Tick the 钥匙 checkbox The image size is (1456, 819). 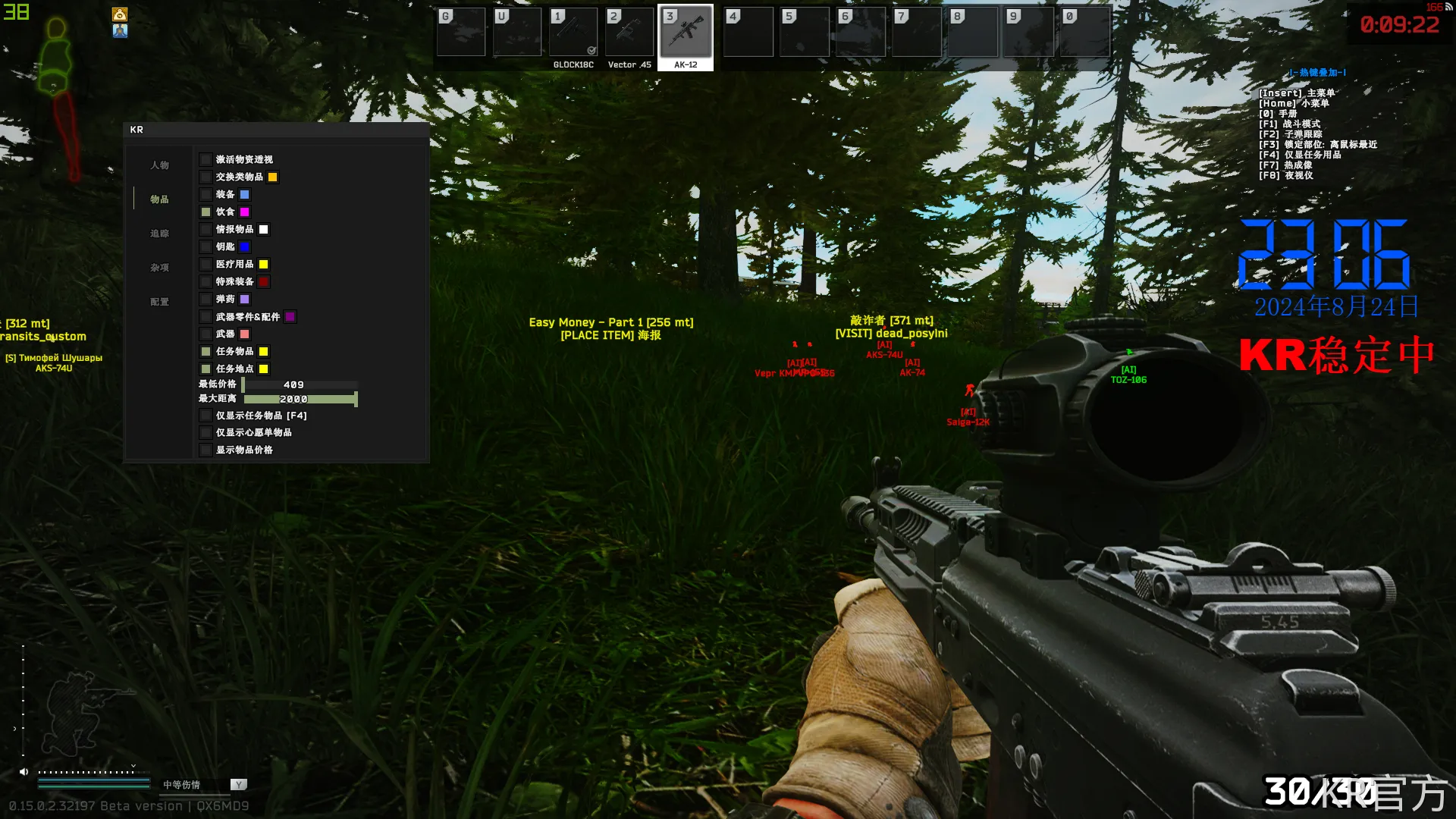tap(206, 246)
